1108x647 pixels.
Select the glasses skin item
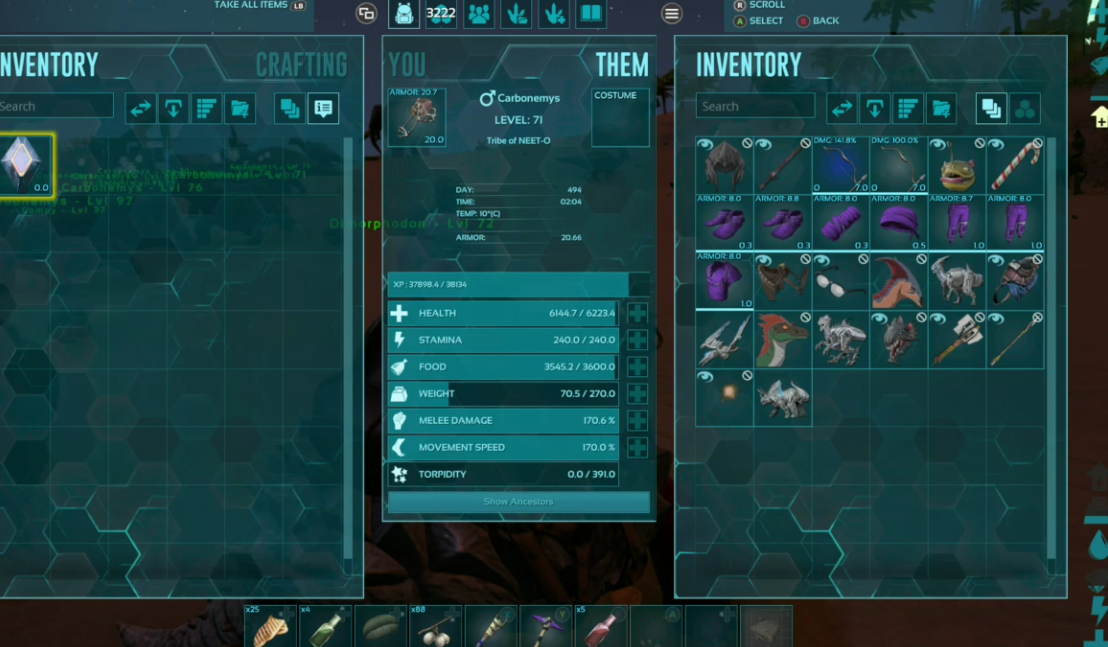pos(841,280)
